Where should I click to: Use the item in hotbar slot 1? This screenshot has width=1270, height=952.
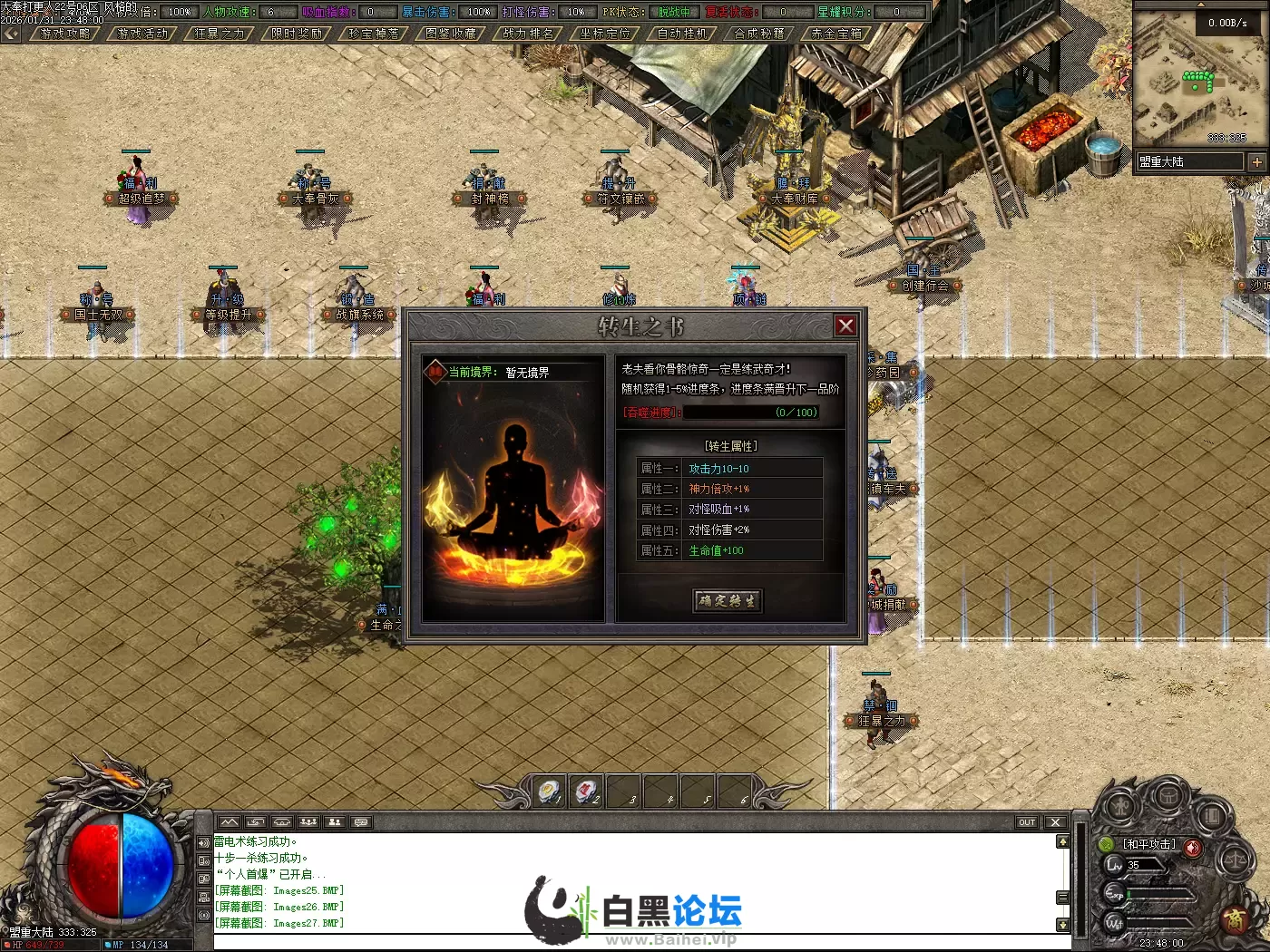pyautogui.click(x=550, y=792)
